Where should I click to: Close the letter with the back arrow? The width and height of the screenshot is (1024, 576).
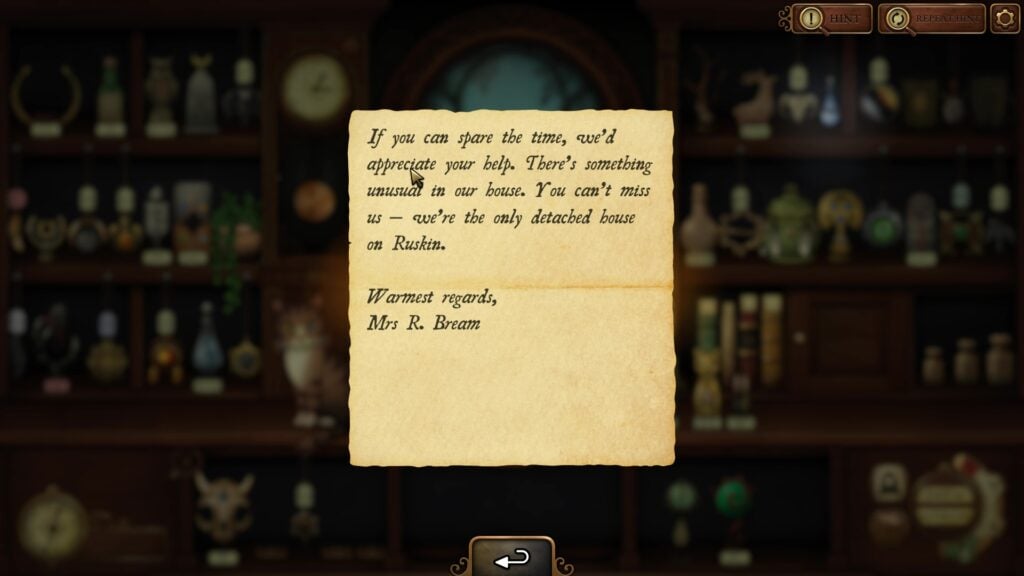(x=512, y=559)
